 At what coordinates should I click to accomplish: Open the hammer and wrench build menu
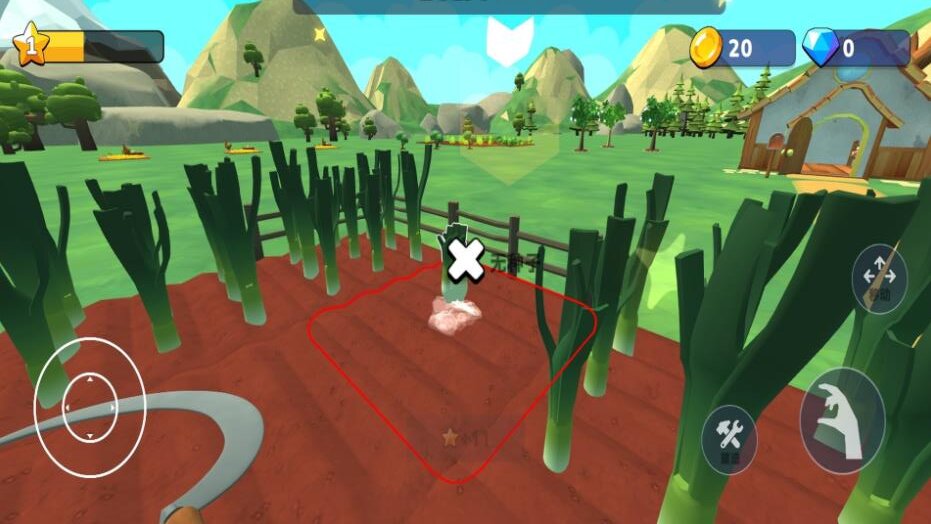(x=729, y=438)
